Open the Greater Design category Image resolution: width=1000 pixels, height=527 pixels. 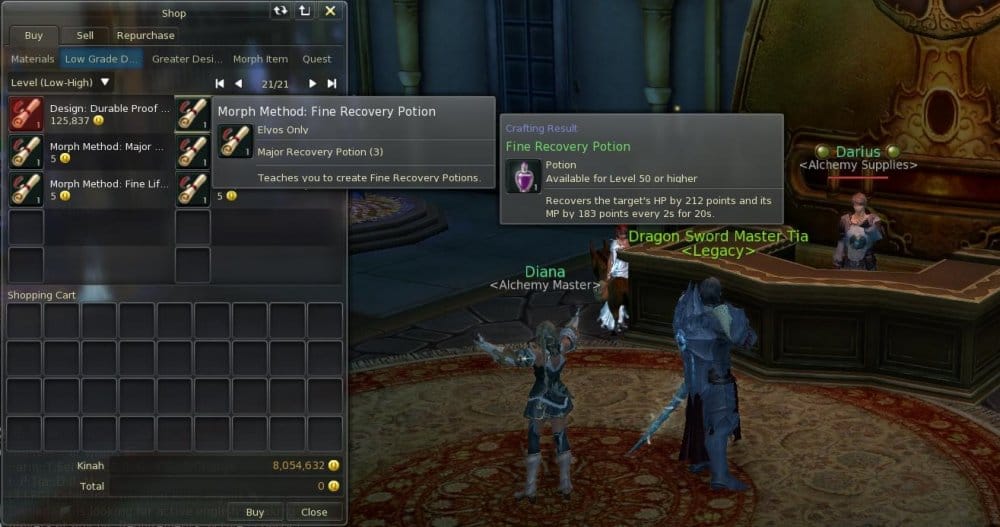click(186, 59)
